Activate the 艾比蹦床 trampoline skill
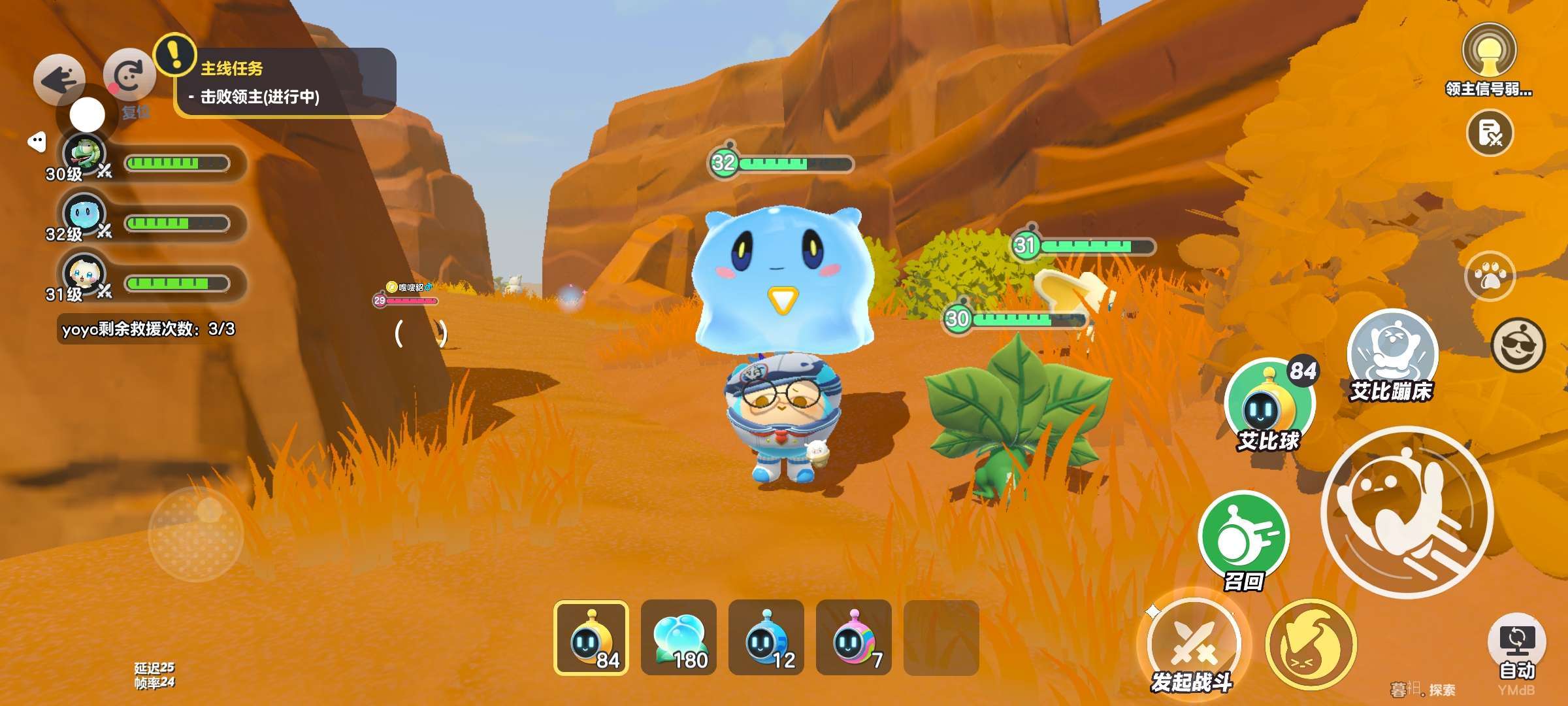1568x706 pixels. click(x=1392, y=353)
